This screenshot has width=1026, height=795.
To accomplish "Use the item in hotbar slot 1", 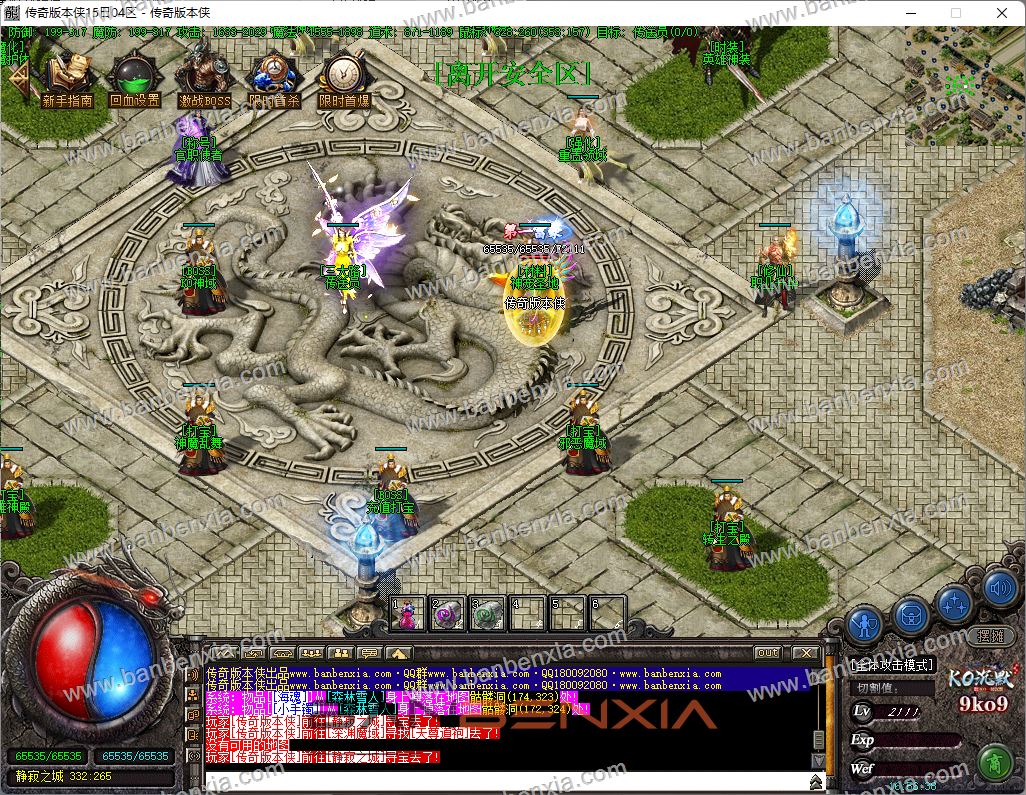I will click(408, 613).
